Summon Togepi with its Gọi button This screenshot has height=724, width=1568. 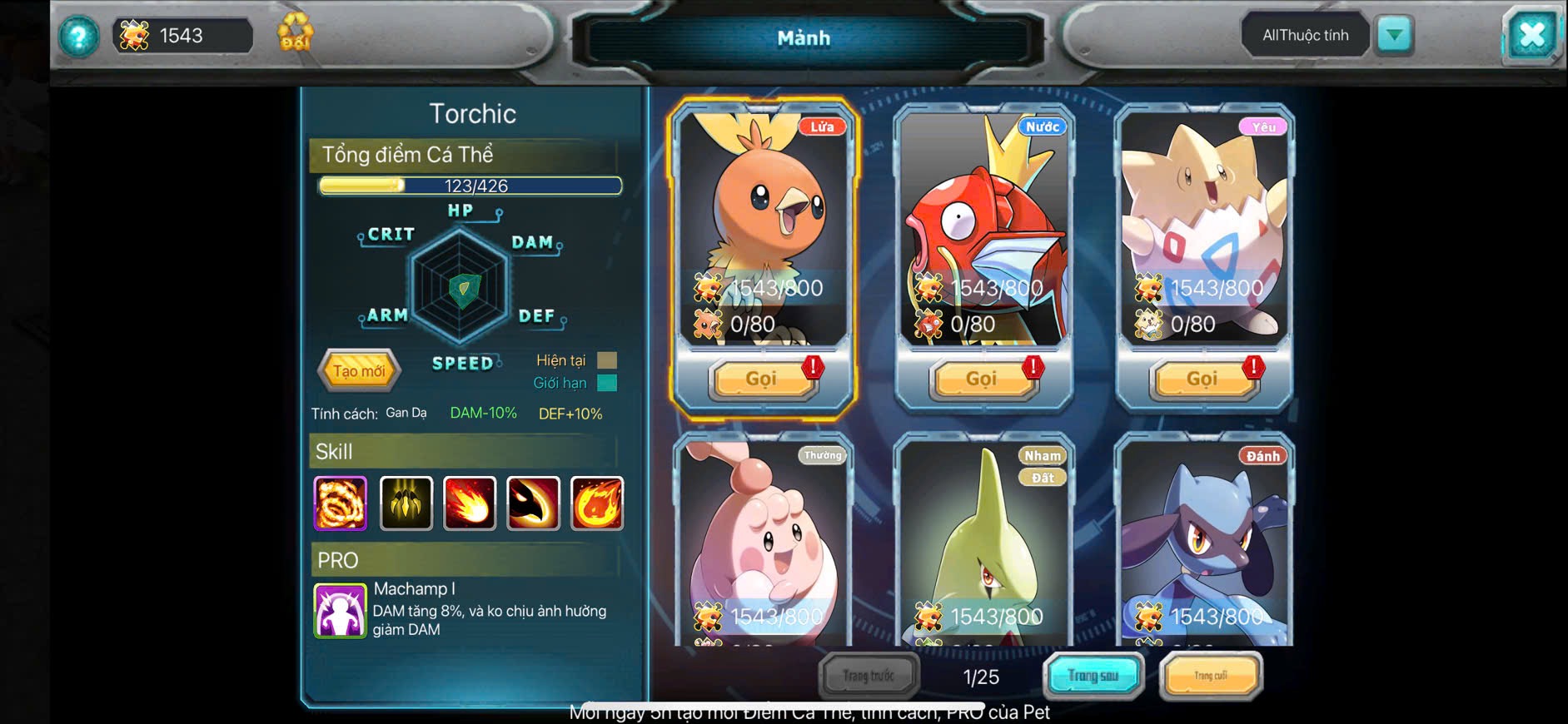tap(1202, 379)
